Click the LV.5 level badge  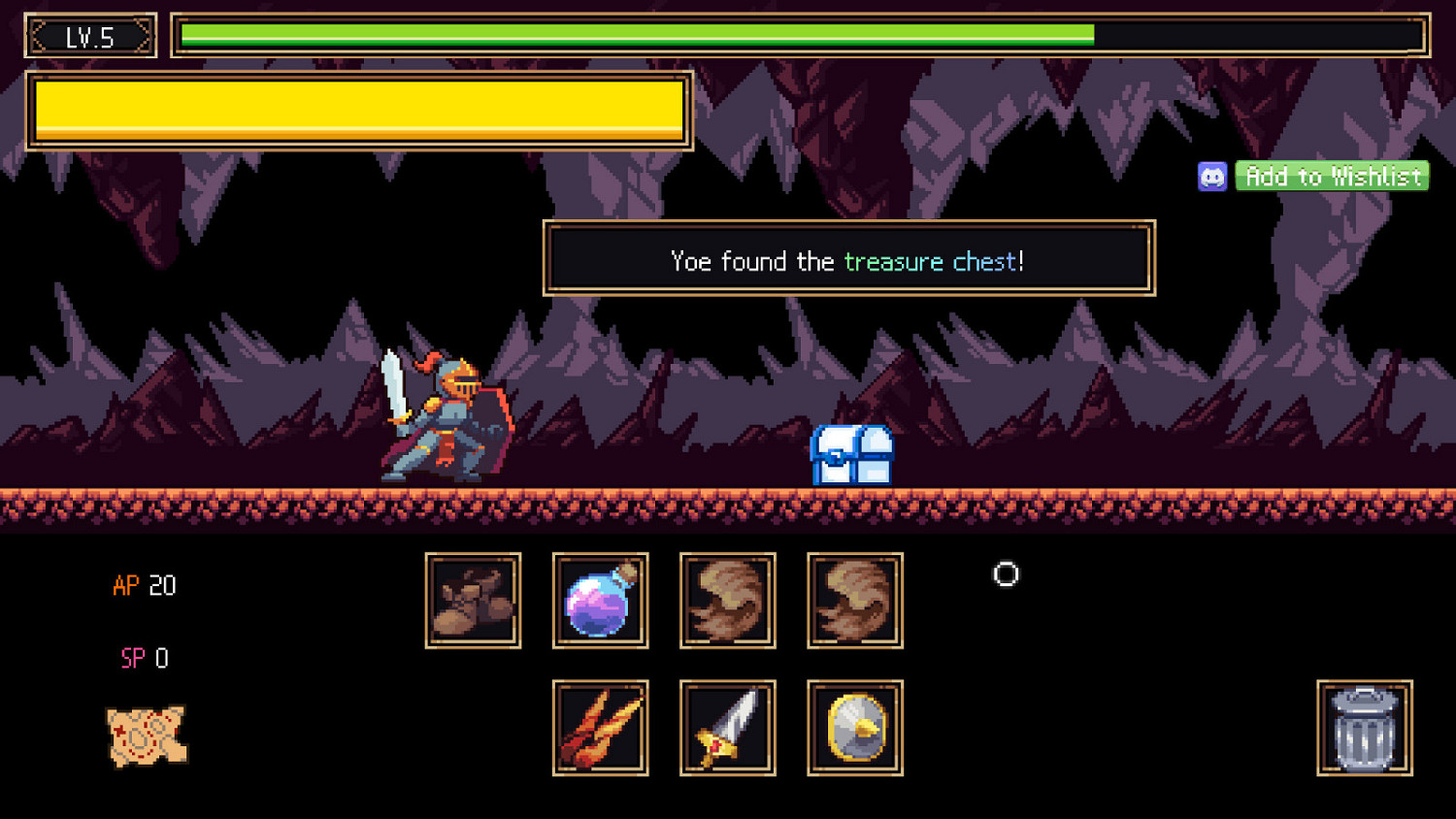[90, 36]
